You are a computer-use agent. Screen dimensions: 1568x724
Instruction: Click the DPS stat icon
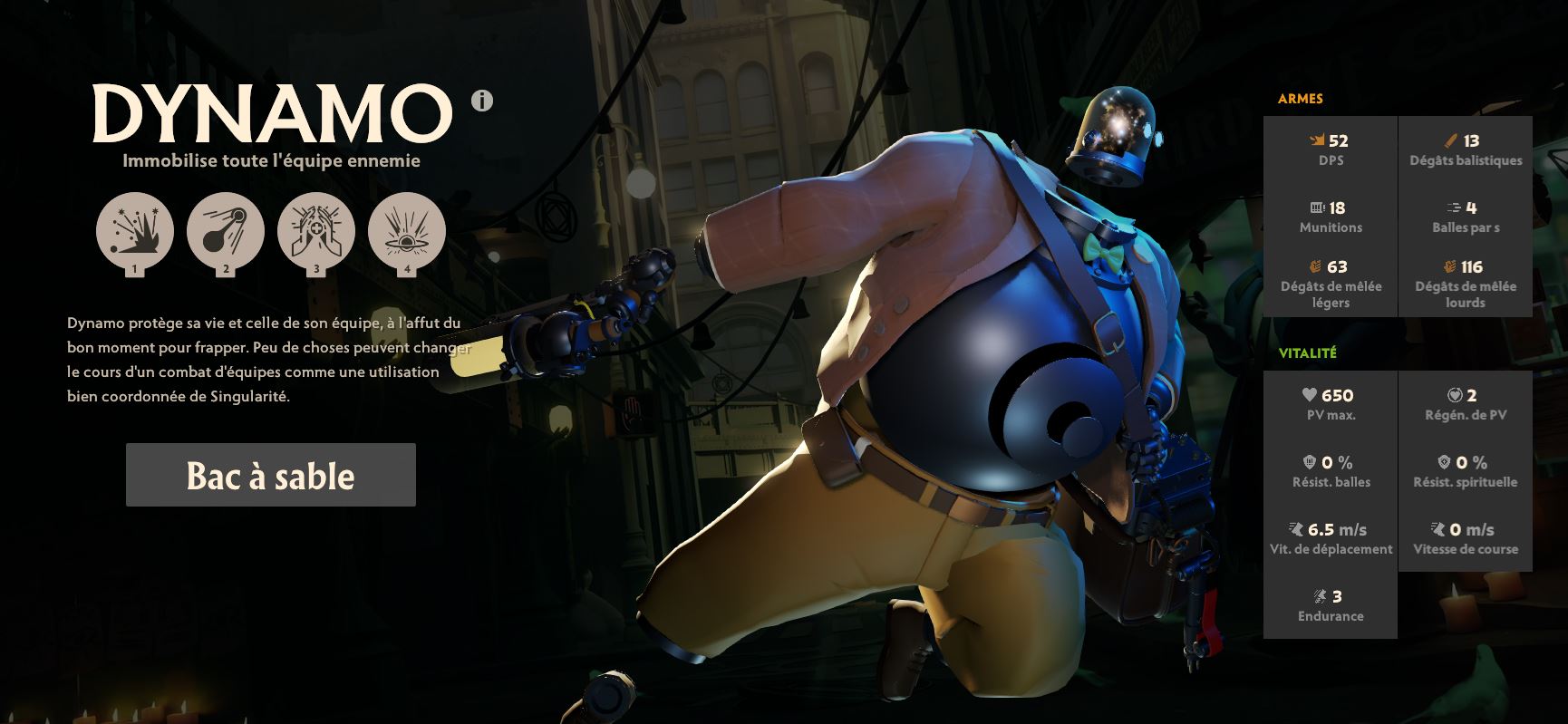pyautogui.click(x=1316, y=140)
